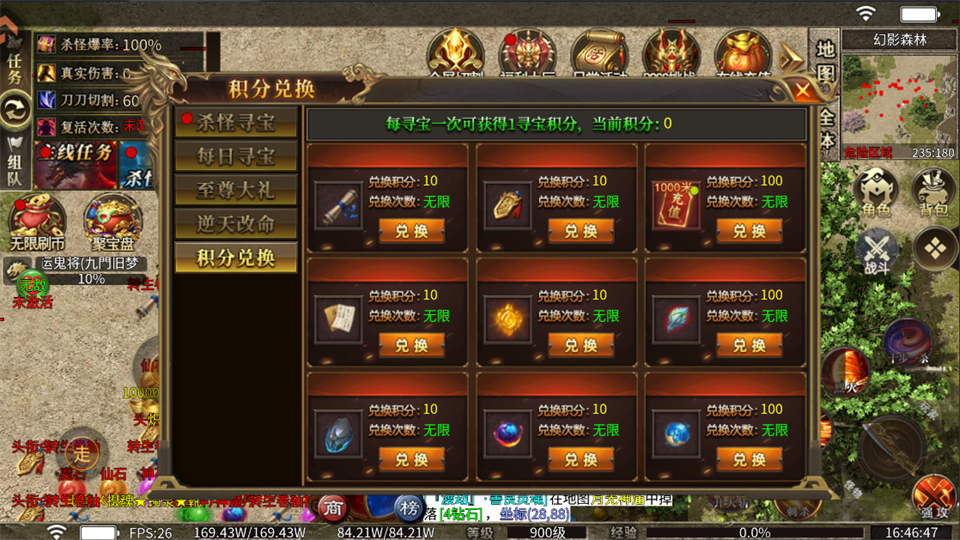Open the 背包 backpack
960x540 pixels.
click(934, 189)
